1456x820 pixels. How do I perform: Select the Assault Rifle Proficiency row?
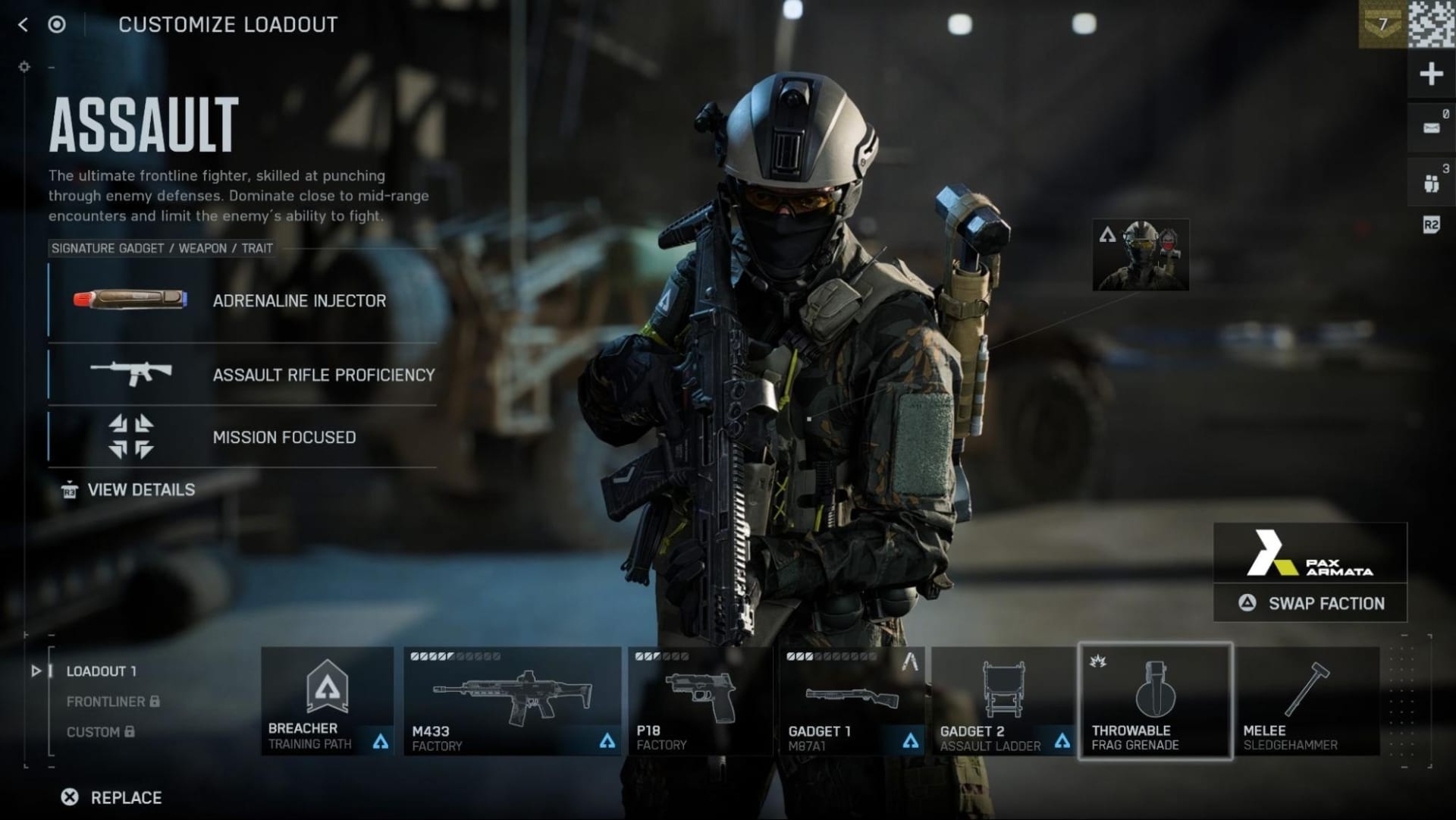pyautogui.click(x=243, y=375)
